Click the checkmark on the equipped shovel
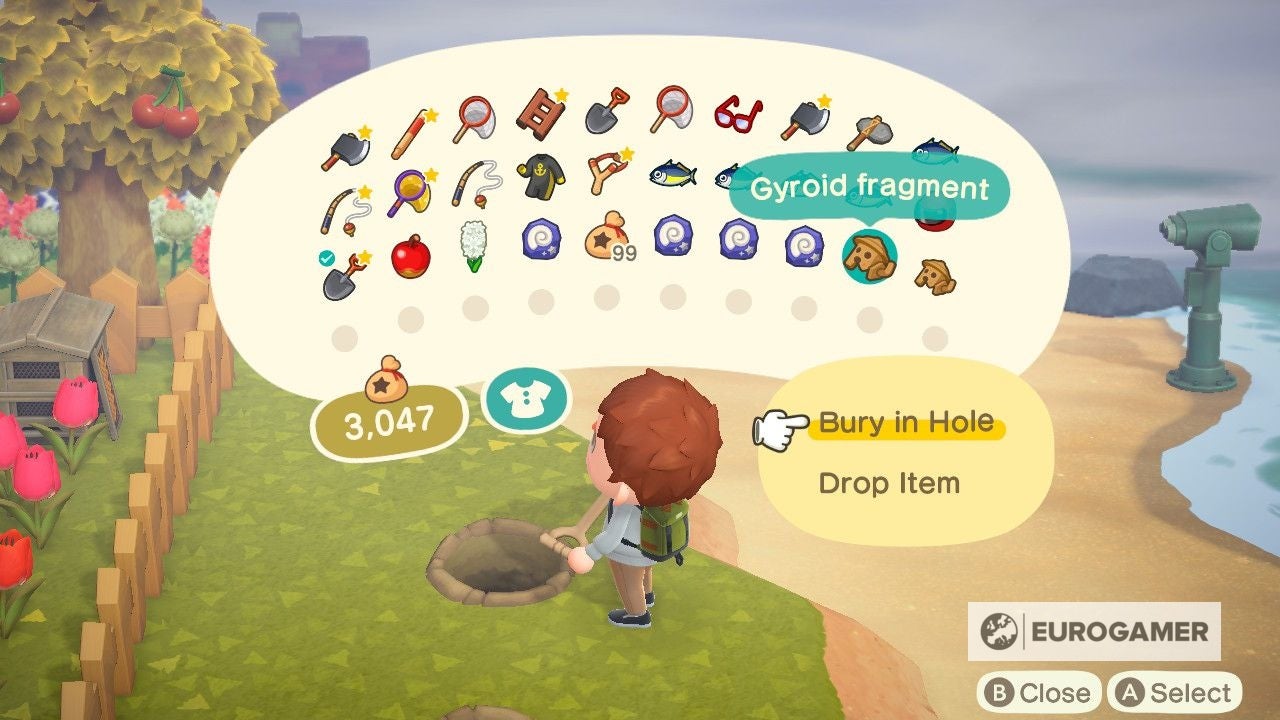Image resolution: width=1280 pixels, height=720 pixels. pyautogui.click(x=325, y=258)
